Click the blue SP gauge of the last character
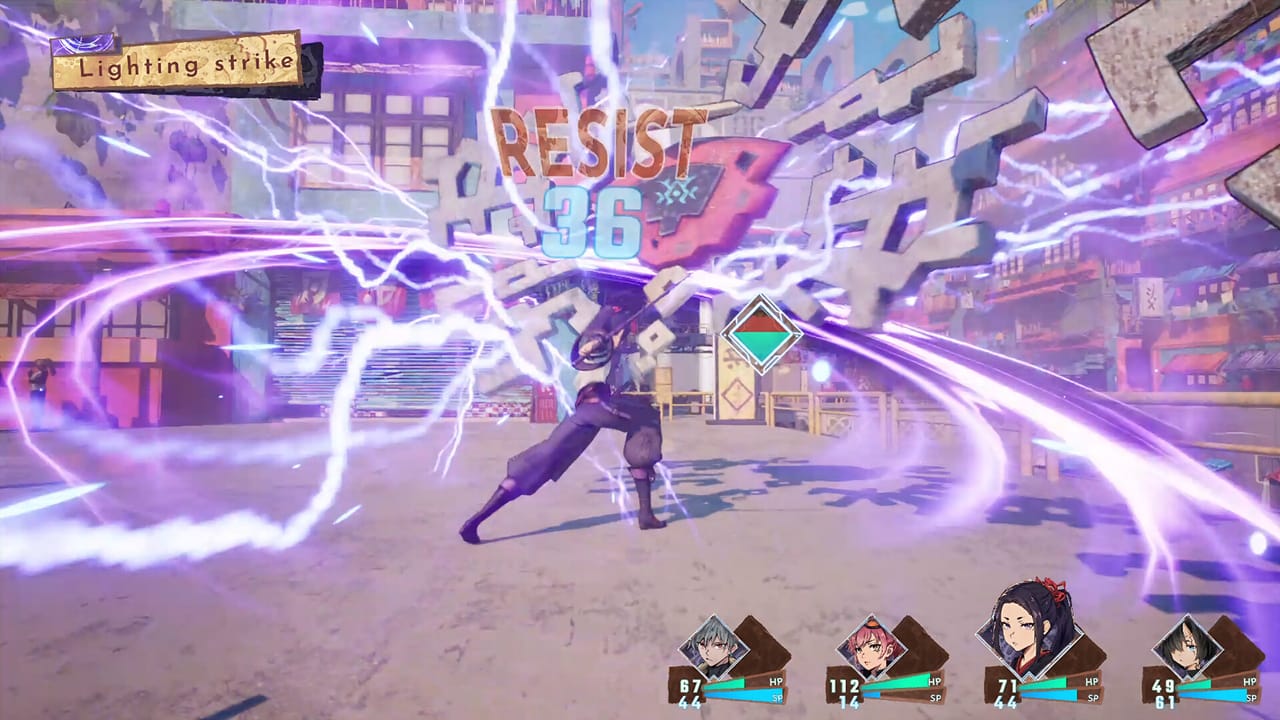 pyautogui.click(x=1210, y=696)
